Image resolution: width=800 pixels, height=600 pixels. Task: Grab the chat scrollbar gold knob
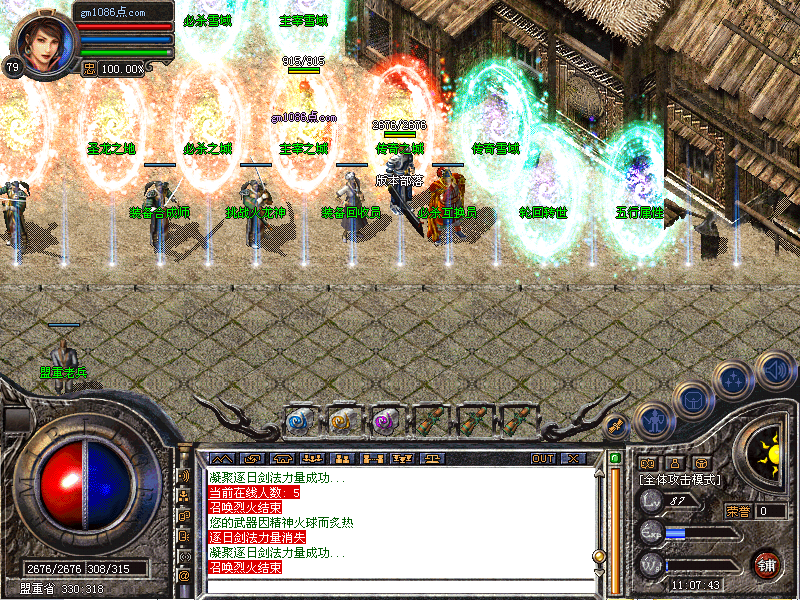point(600,556)
